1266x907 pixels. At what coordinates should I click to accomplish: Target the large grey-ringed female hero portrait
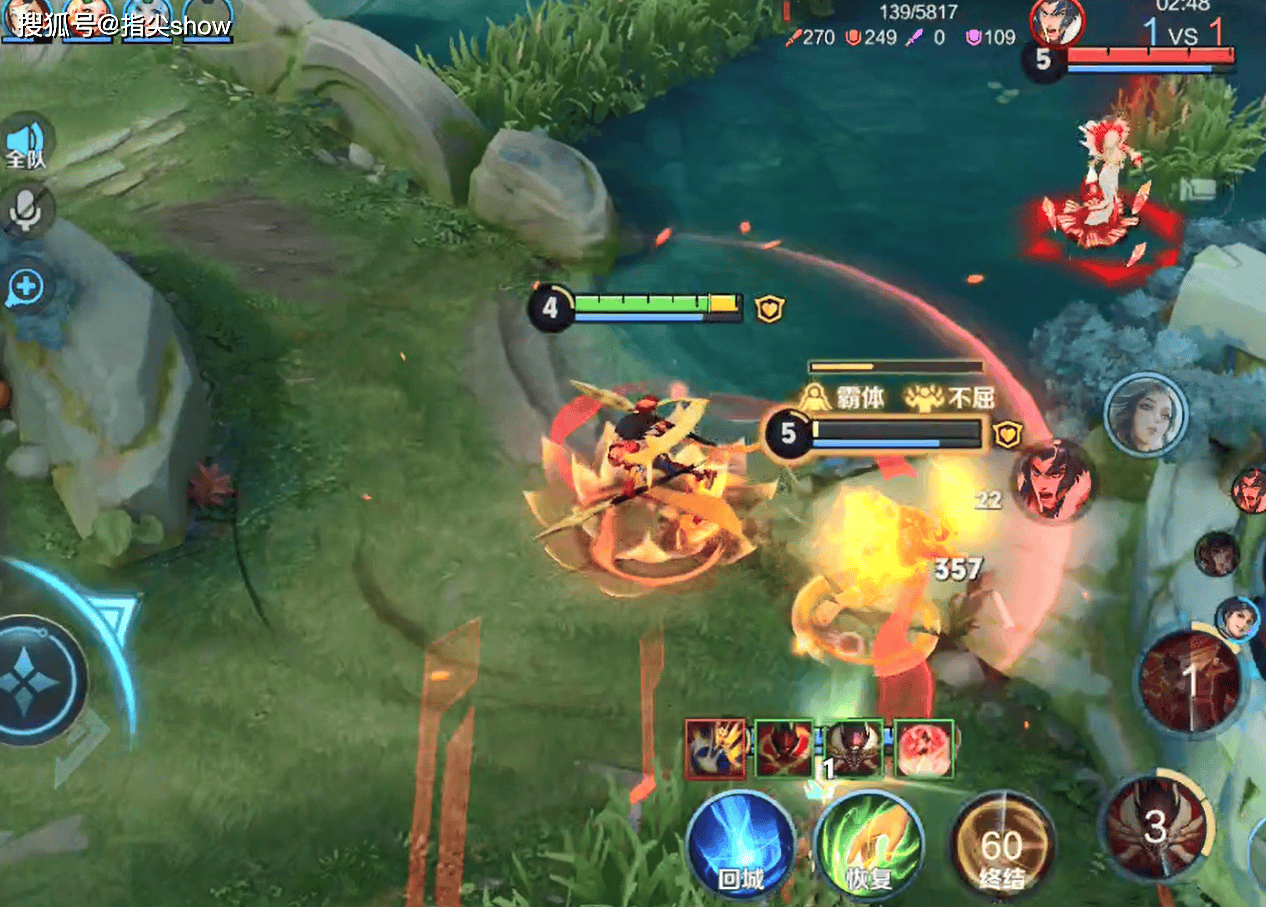click(x=1146, y=414)
